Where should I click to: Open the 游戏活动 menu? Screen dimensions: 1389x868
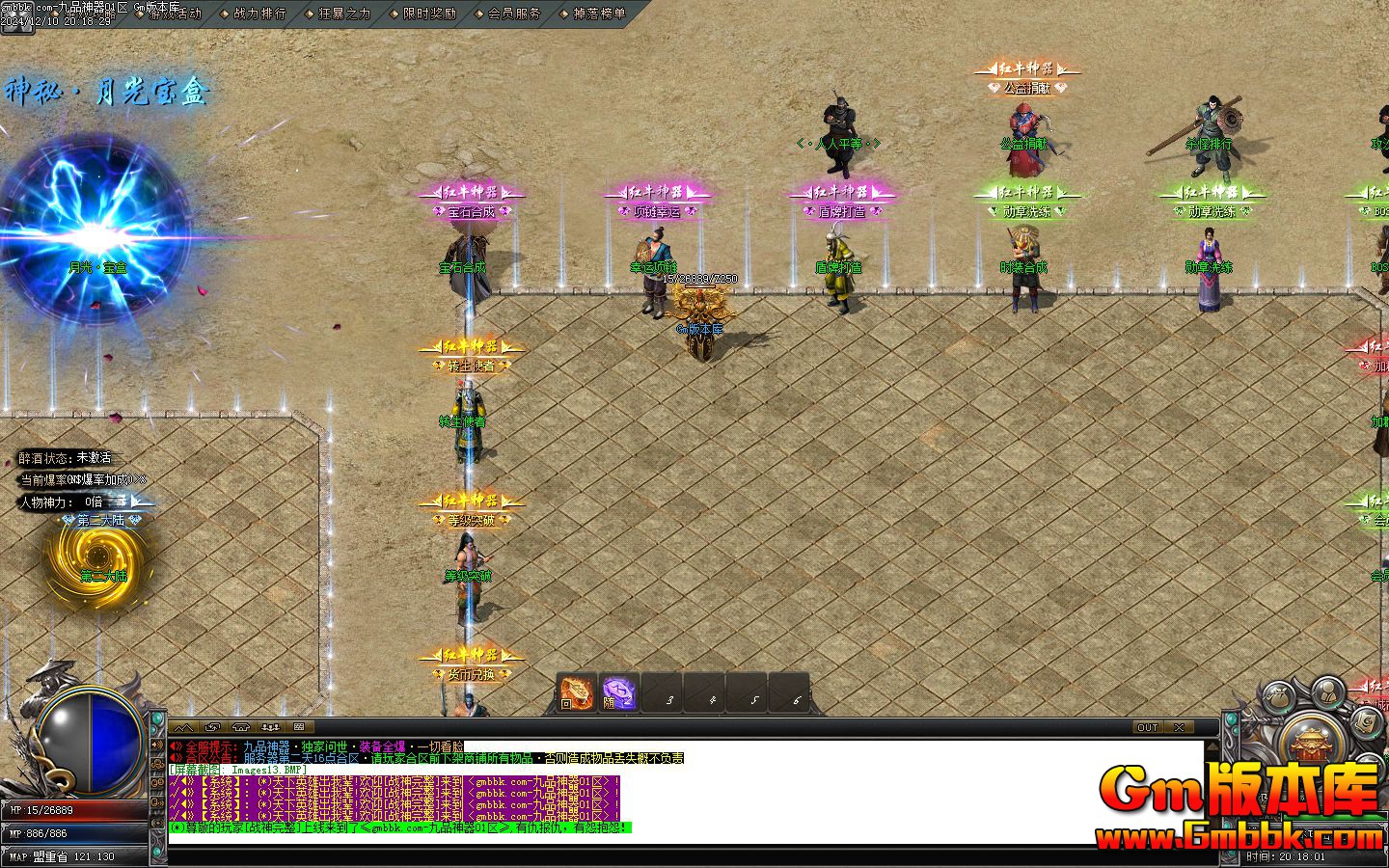coord(176,14)
